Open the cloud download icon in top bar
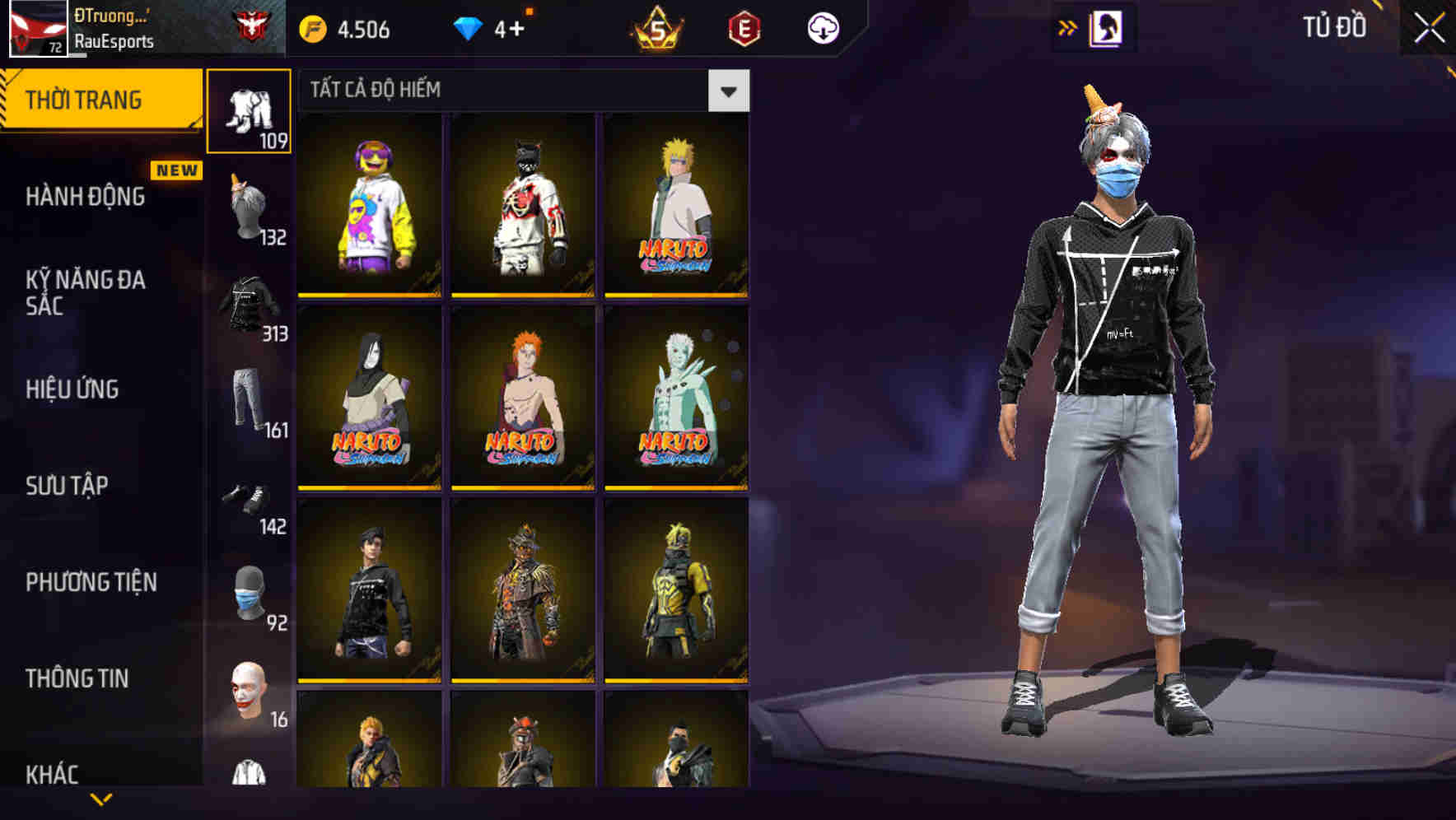Viewport: 1456px width, 820px height. (x=823, y=27)
